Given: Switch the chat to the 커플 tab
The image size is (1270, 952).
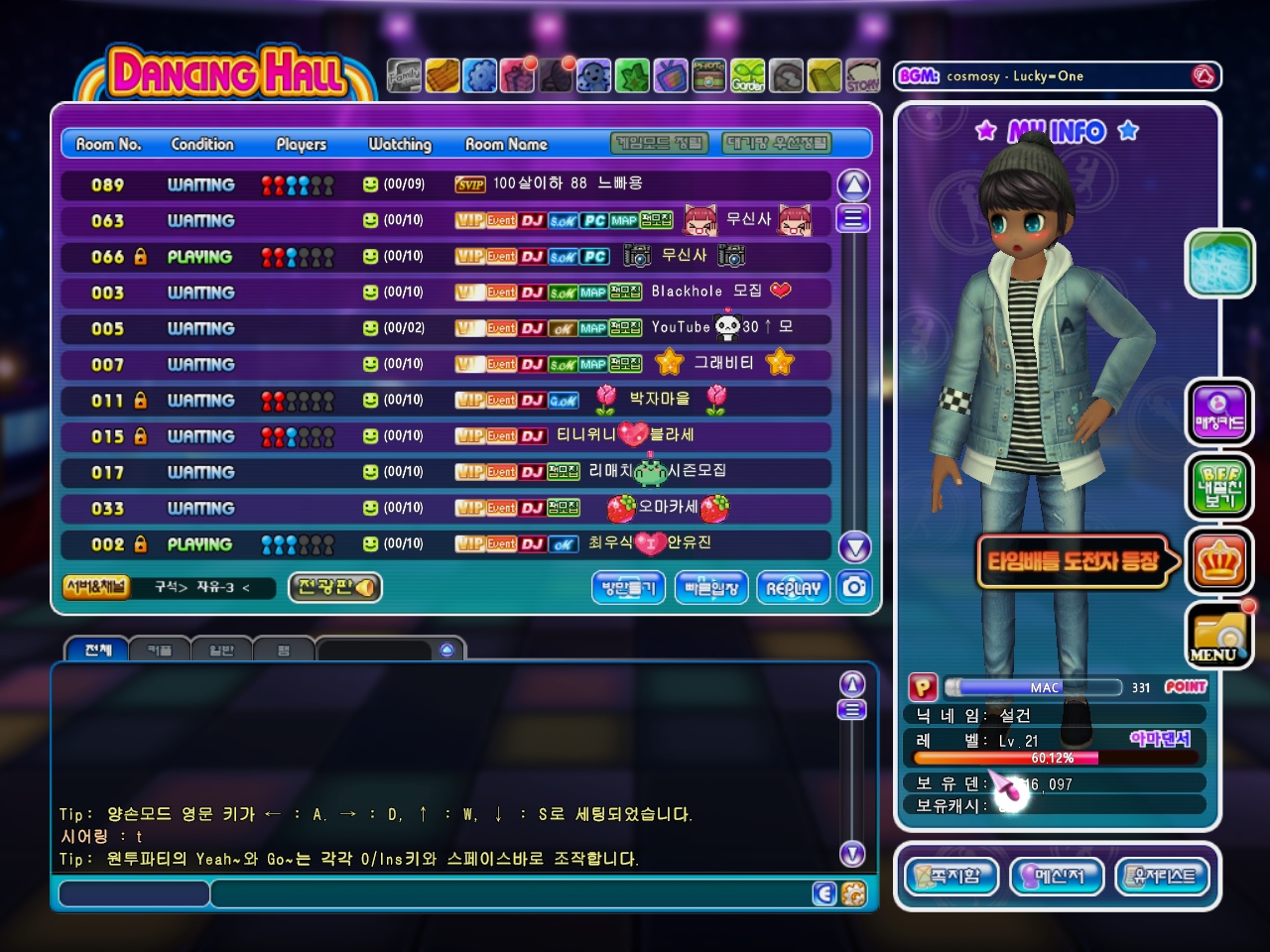Looking at the screenshot, I should (x=160, y=650).
